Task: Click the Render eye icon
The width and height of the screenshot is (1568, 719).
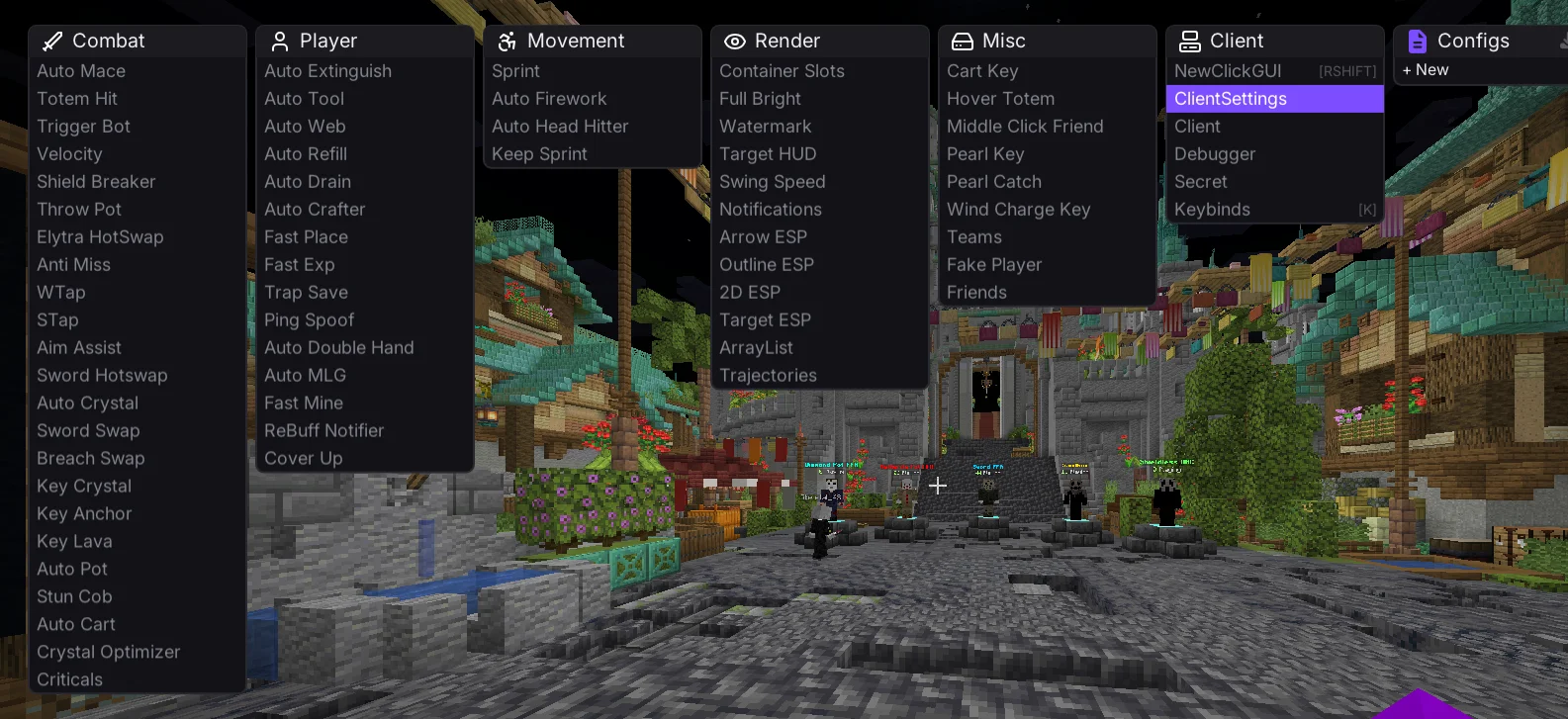Action: (x=734, y=41)
